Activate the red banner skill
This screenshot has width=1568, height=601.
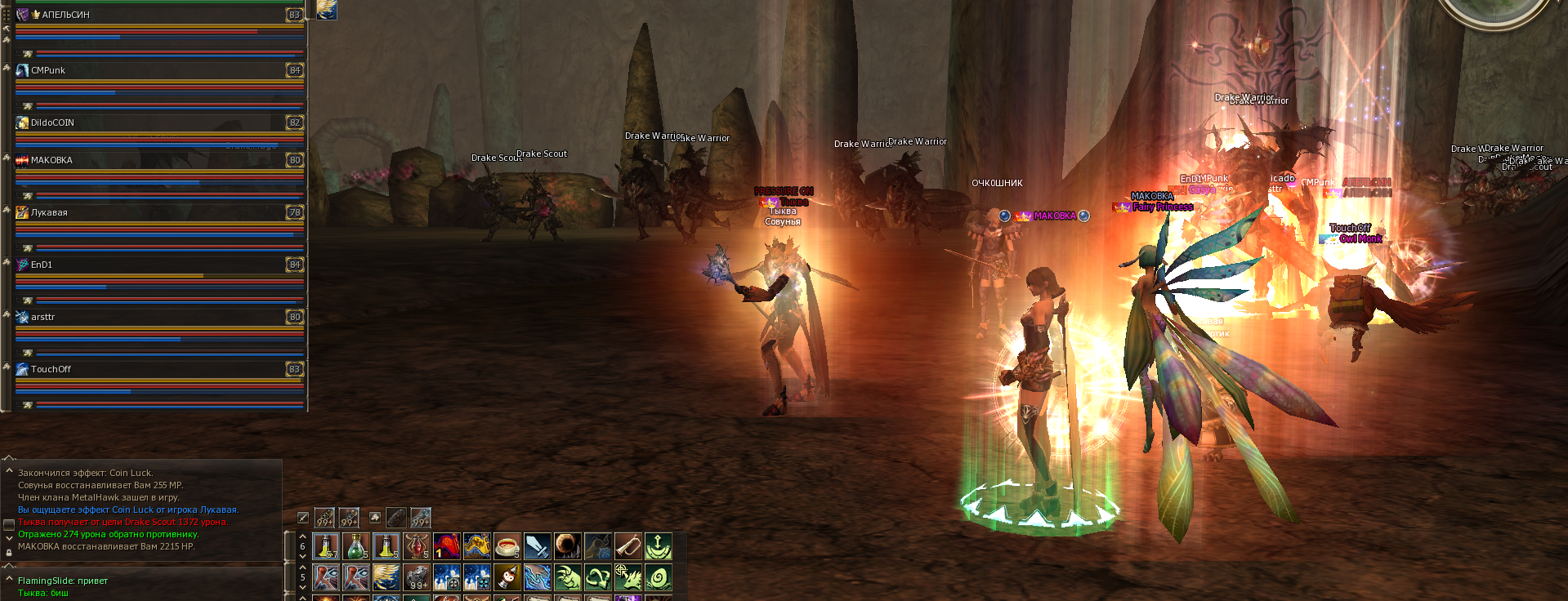[x=447, y=545]
